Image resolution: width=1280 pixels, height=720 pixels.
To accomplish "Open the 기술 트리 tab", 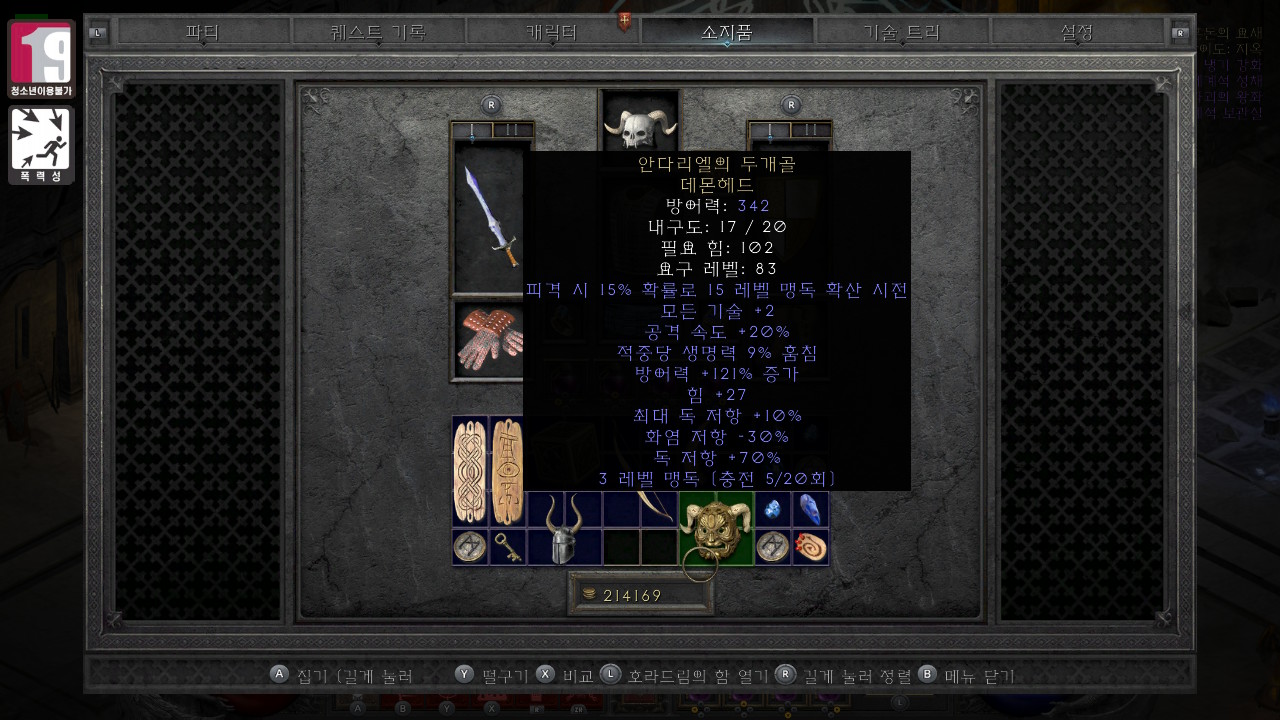I will pos(902,32).
